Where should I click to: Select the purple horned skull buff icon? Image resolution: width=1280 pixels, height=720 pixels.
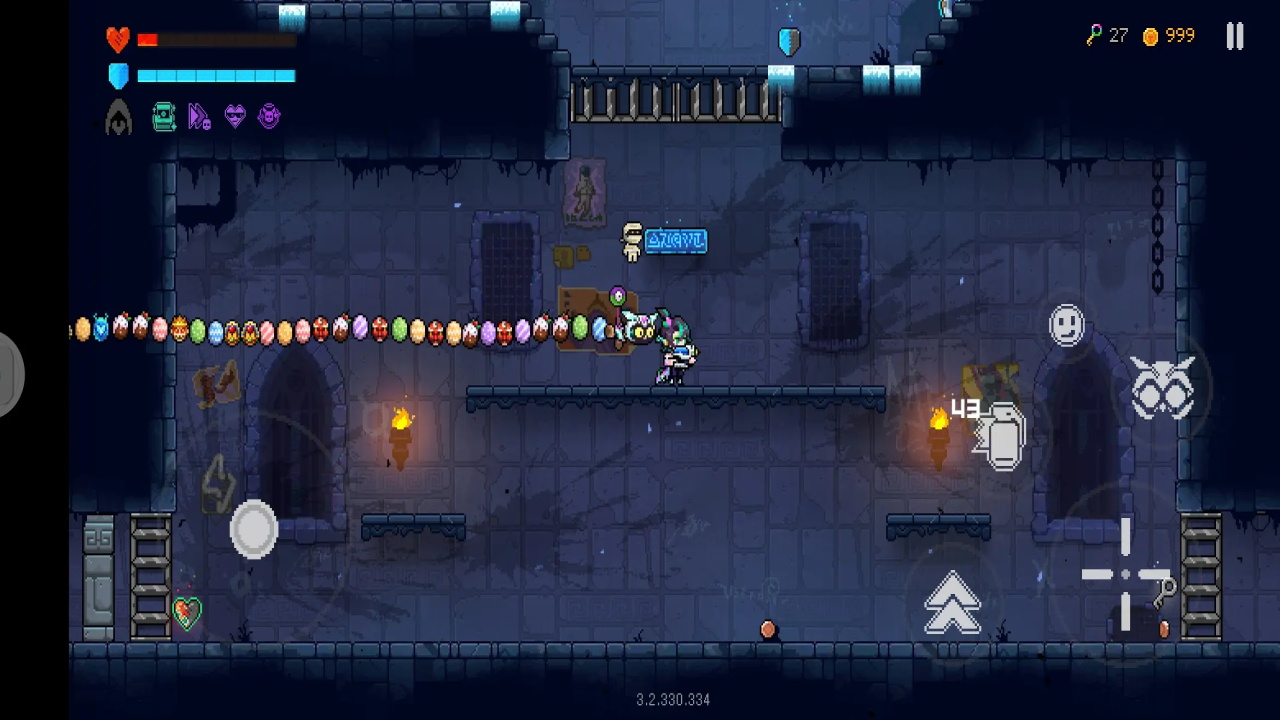[x=269, y=117]
